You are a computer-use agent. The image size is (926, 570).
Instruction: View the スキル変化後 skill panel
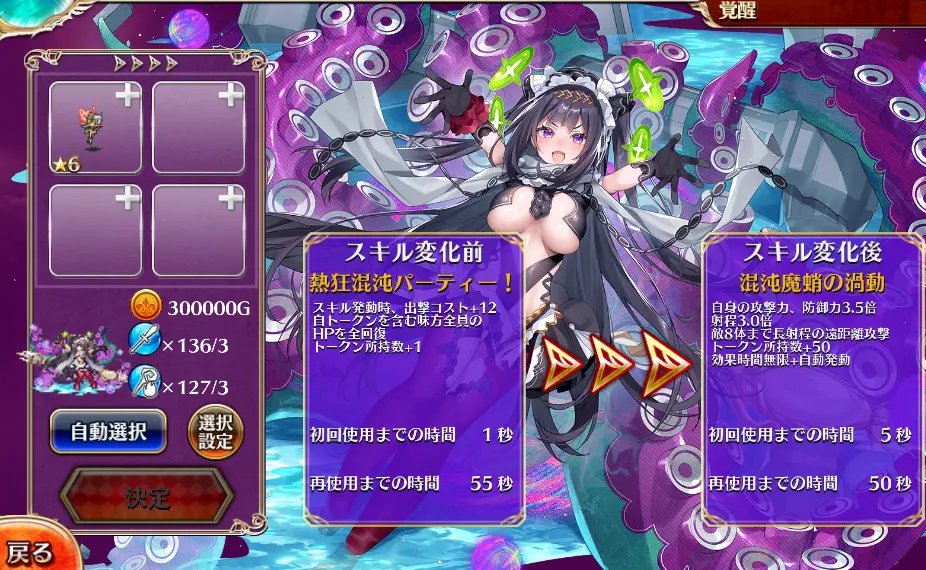coord(811,380)
